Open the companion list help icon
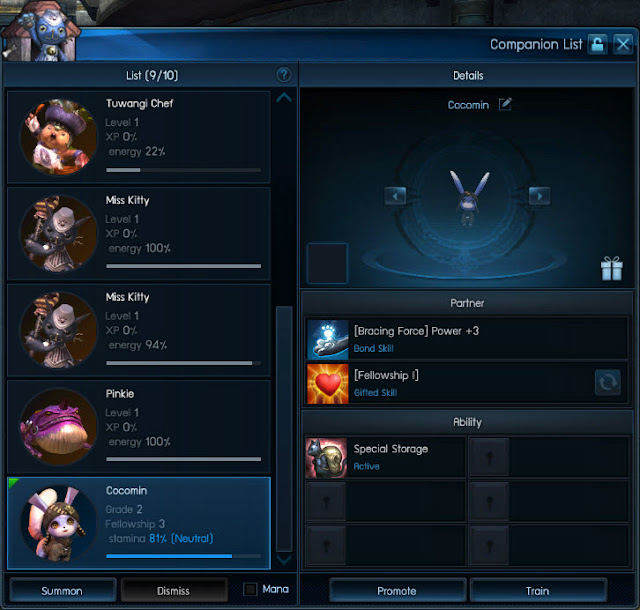This screenshot has width=640, height=610. 284,75
